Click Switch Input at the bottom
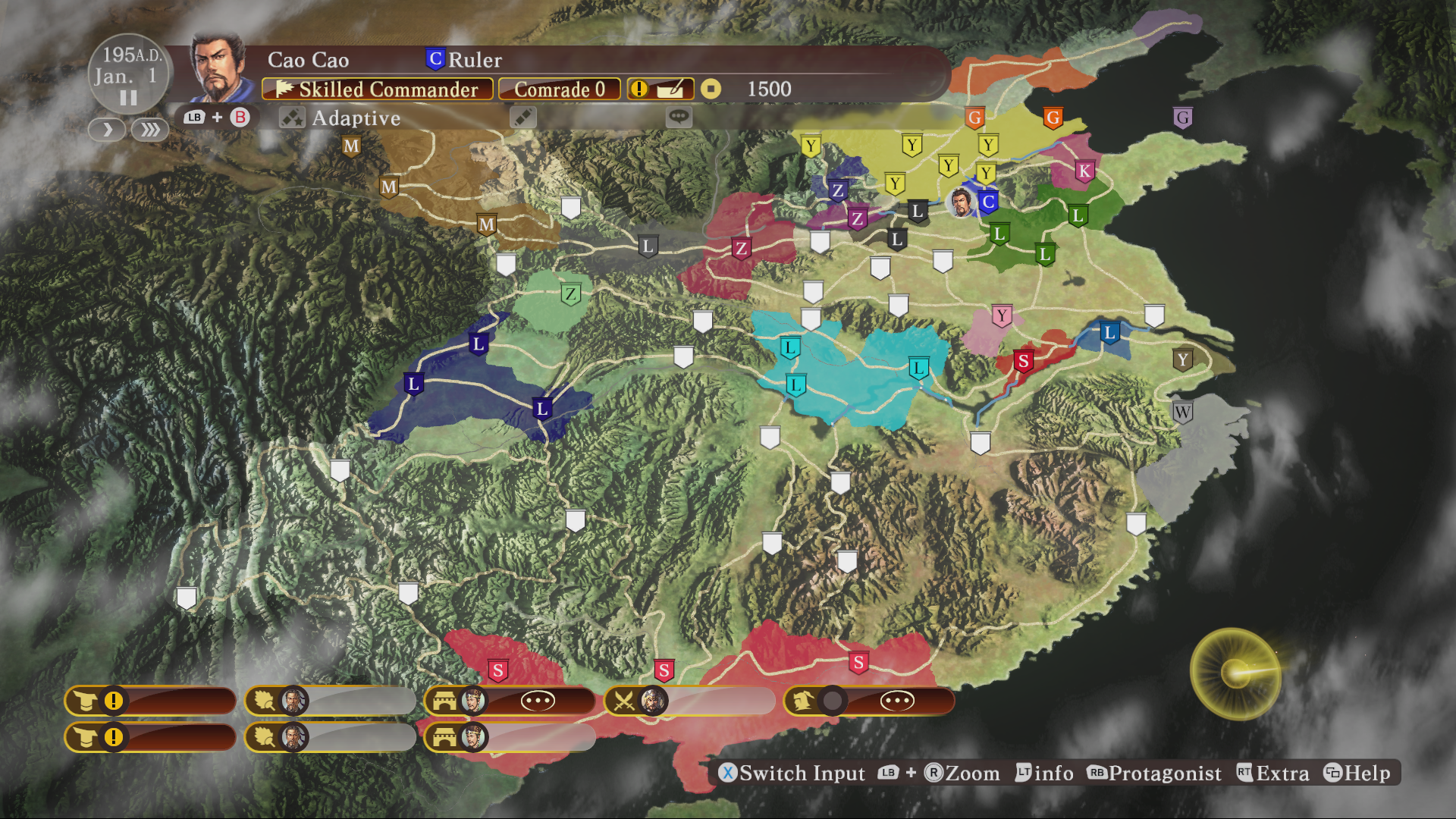 (793, 773)
